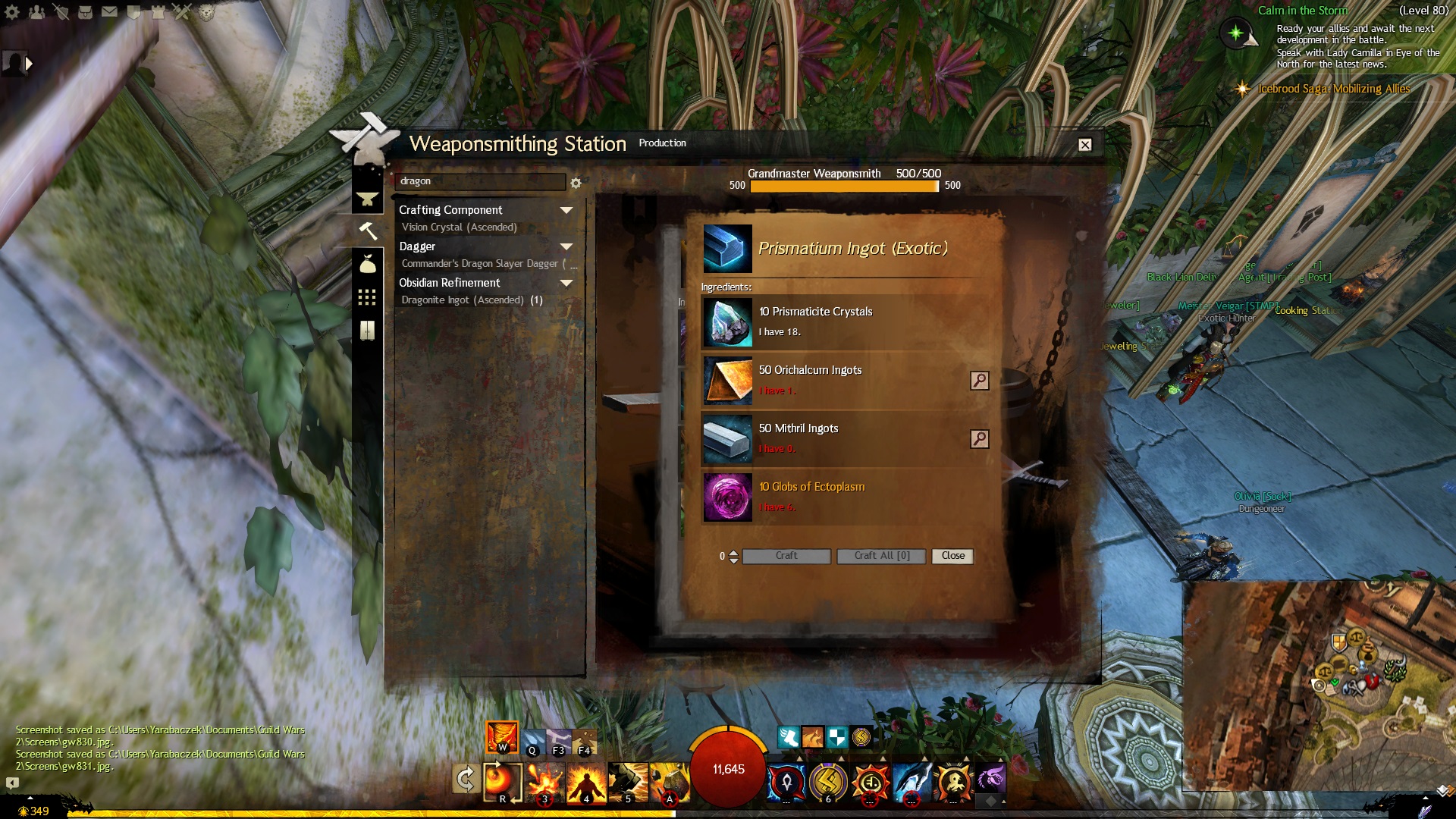The width and height of the screenshot is (1456, 819).
Task: Adjust the craft quantity stepper arrows
Action: click(733, 557)
